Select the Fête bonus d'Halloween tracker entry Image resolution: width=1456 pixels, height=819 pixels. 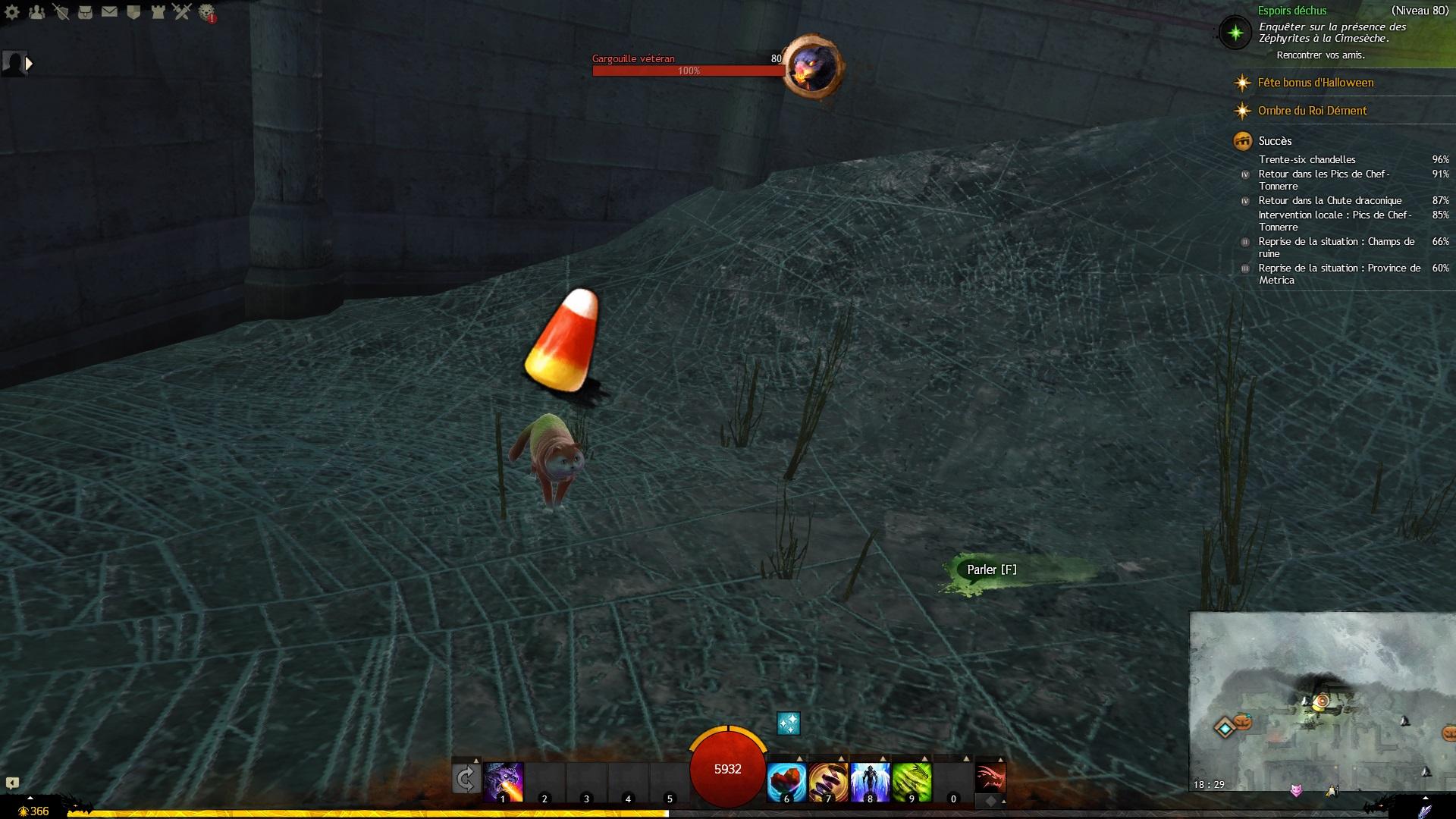1315,83
